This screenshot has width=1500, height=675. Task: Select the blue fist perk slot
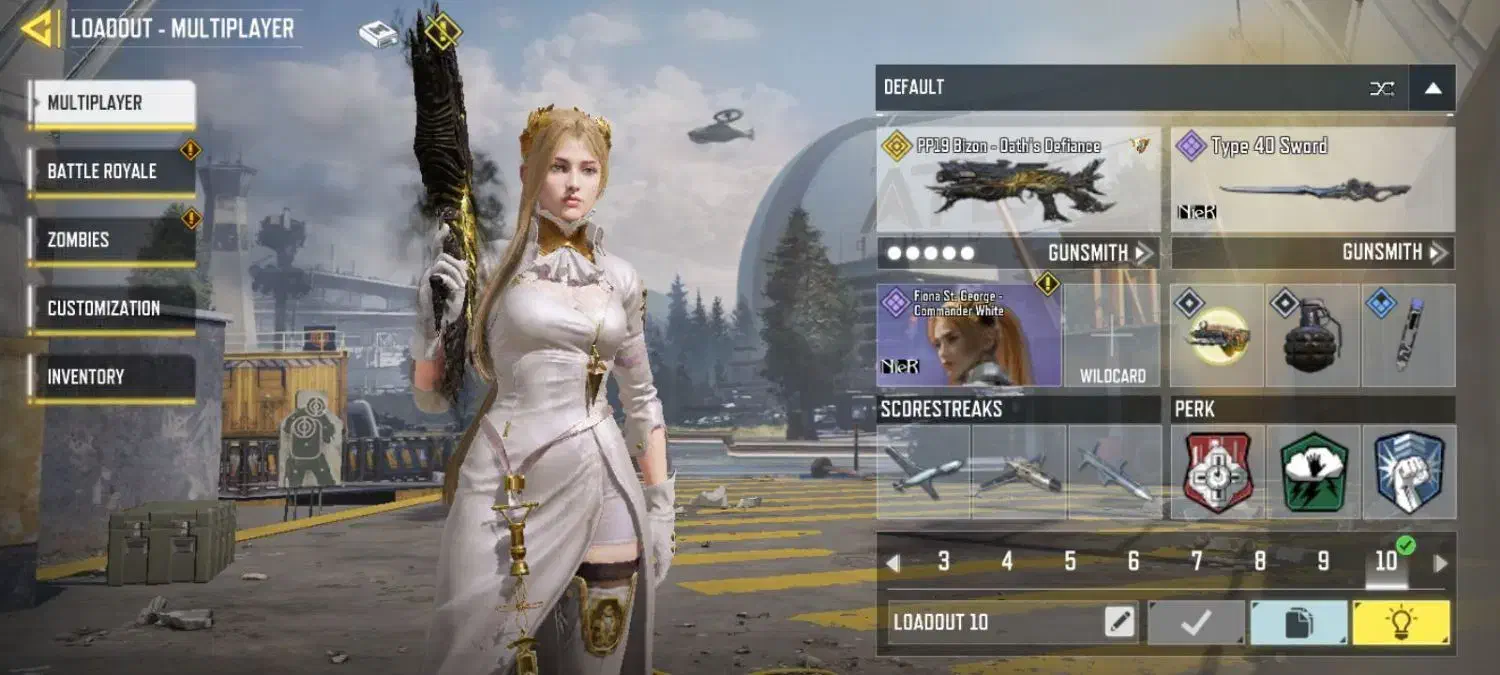tap(1408, 472)
